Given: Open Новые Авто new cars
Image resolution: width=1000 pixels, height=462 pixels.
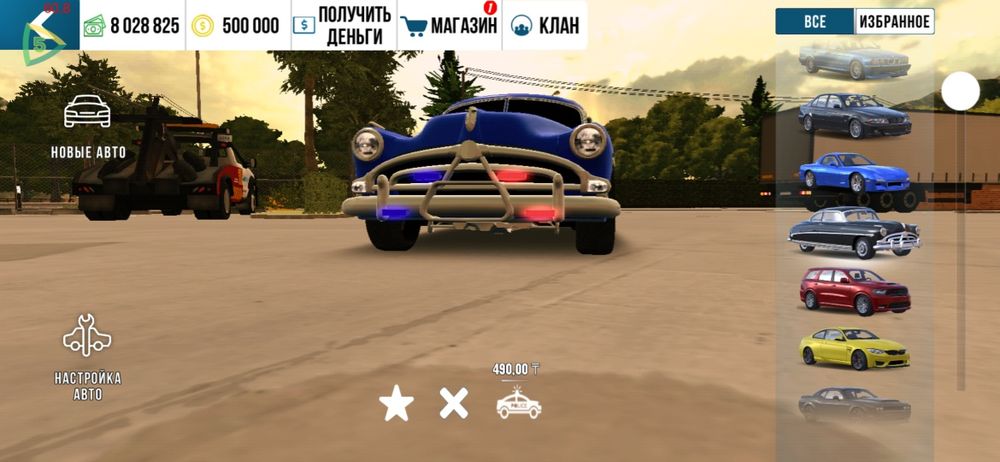Looking at the screenshot, I should 87,125.
